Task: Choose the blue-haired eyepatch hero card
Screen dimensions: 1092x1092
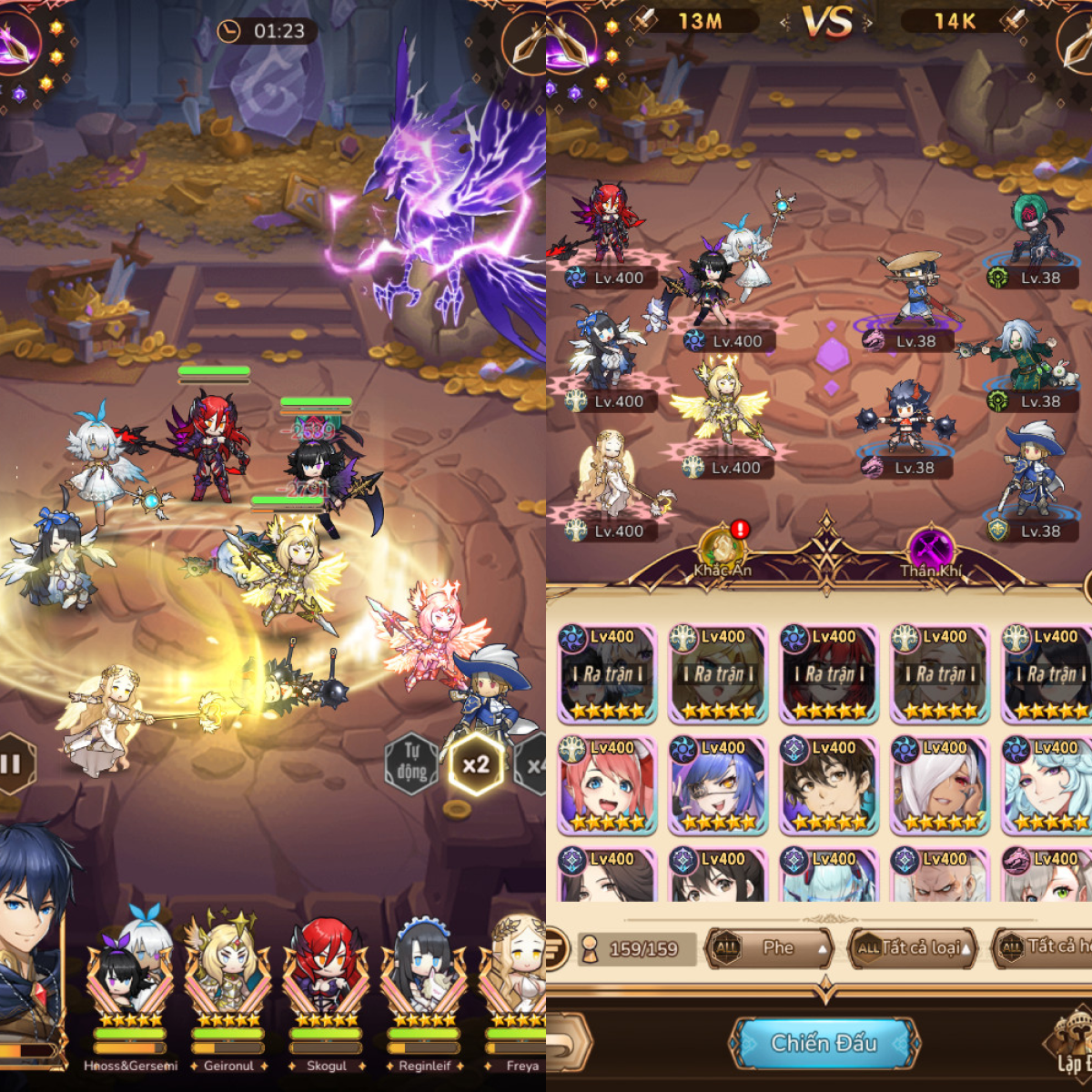Action: (x=718, y=785)
